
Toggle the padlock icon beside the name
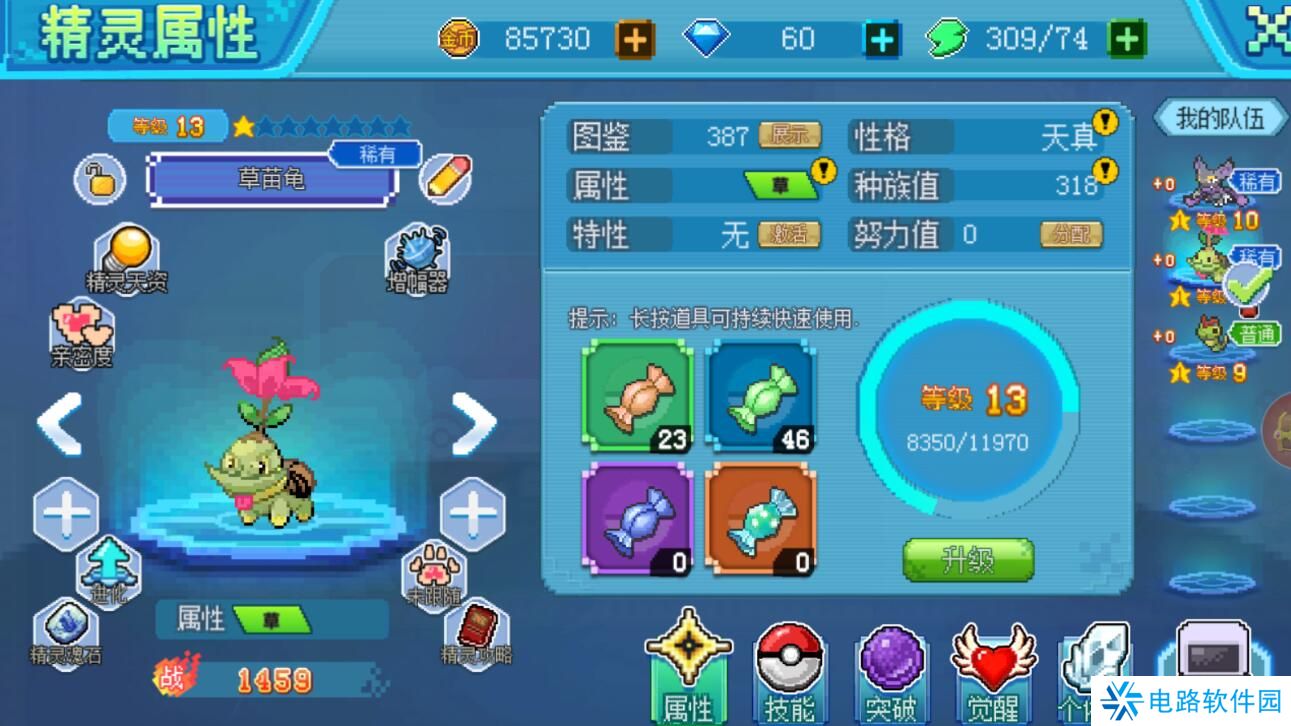click(x=99, y=180)
